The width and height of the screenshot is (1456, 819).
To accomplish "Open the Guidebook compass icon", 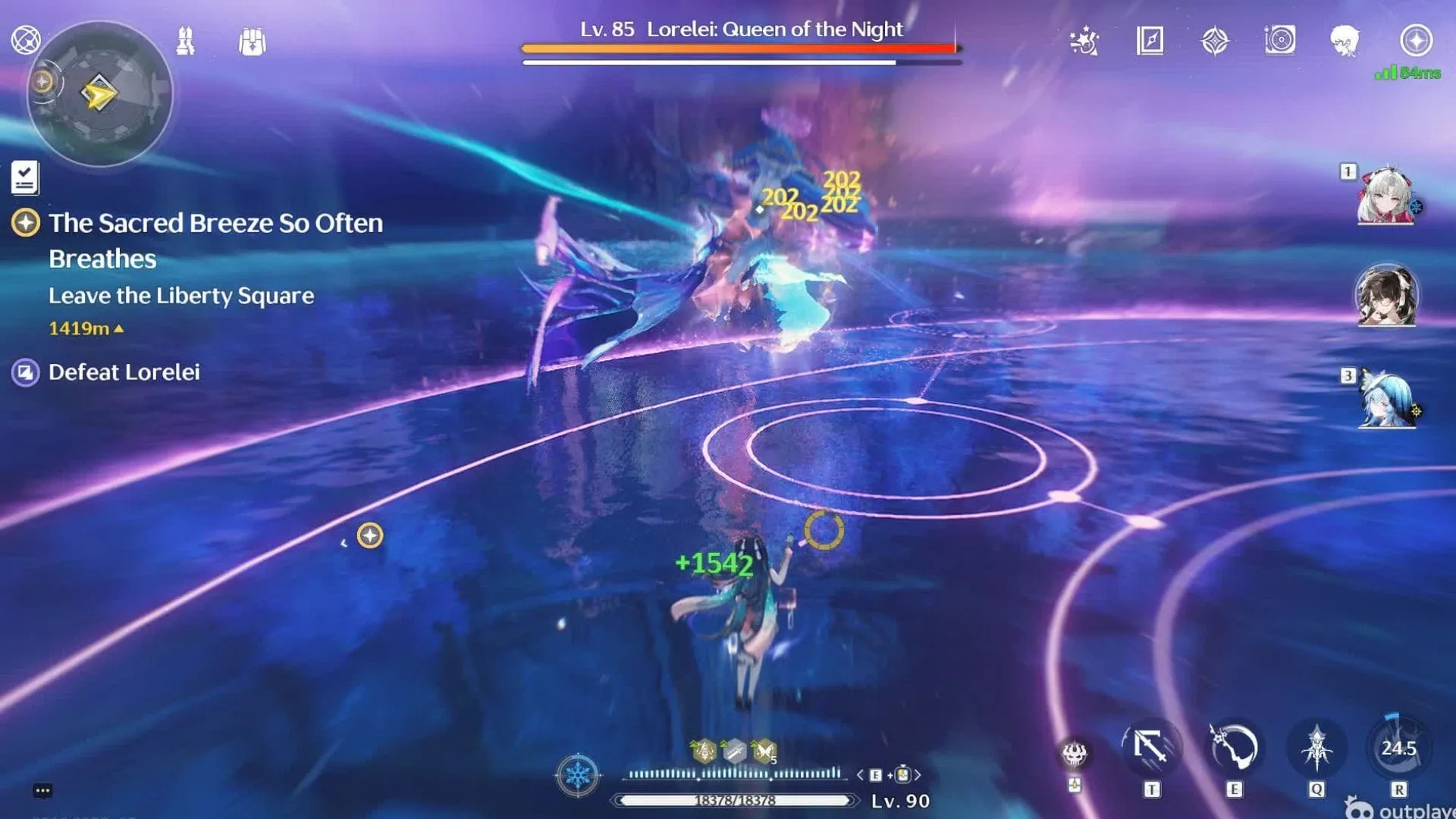I will click(x=1150, y=42).
